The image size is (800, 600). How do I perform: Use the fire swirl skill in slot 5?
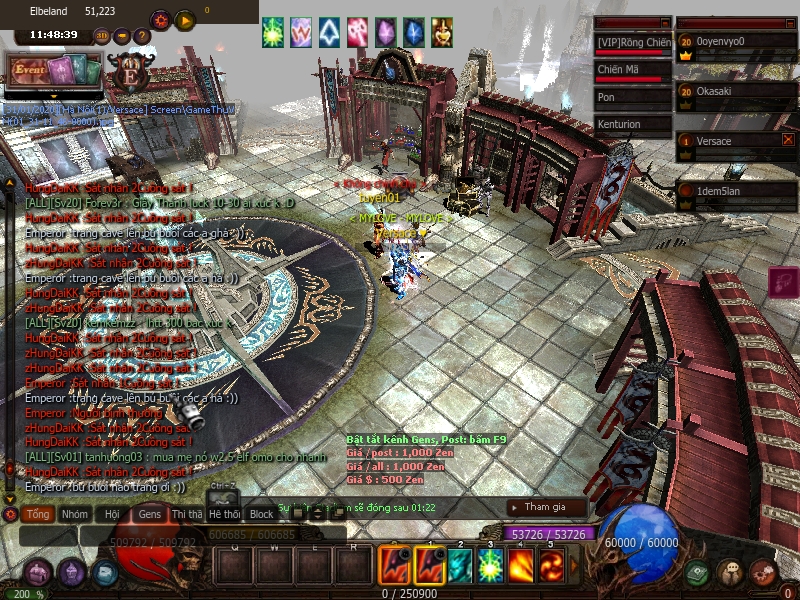[551, 566]
